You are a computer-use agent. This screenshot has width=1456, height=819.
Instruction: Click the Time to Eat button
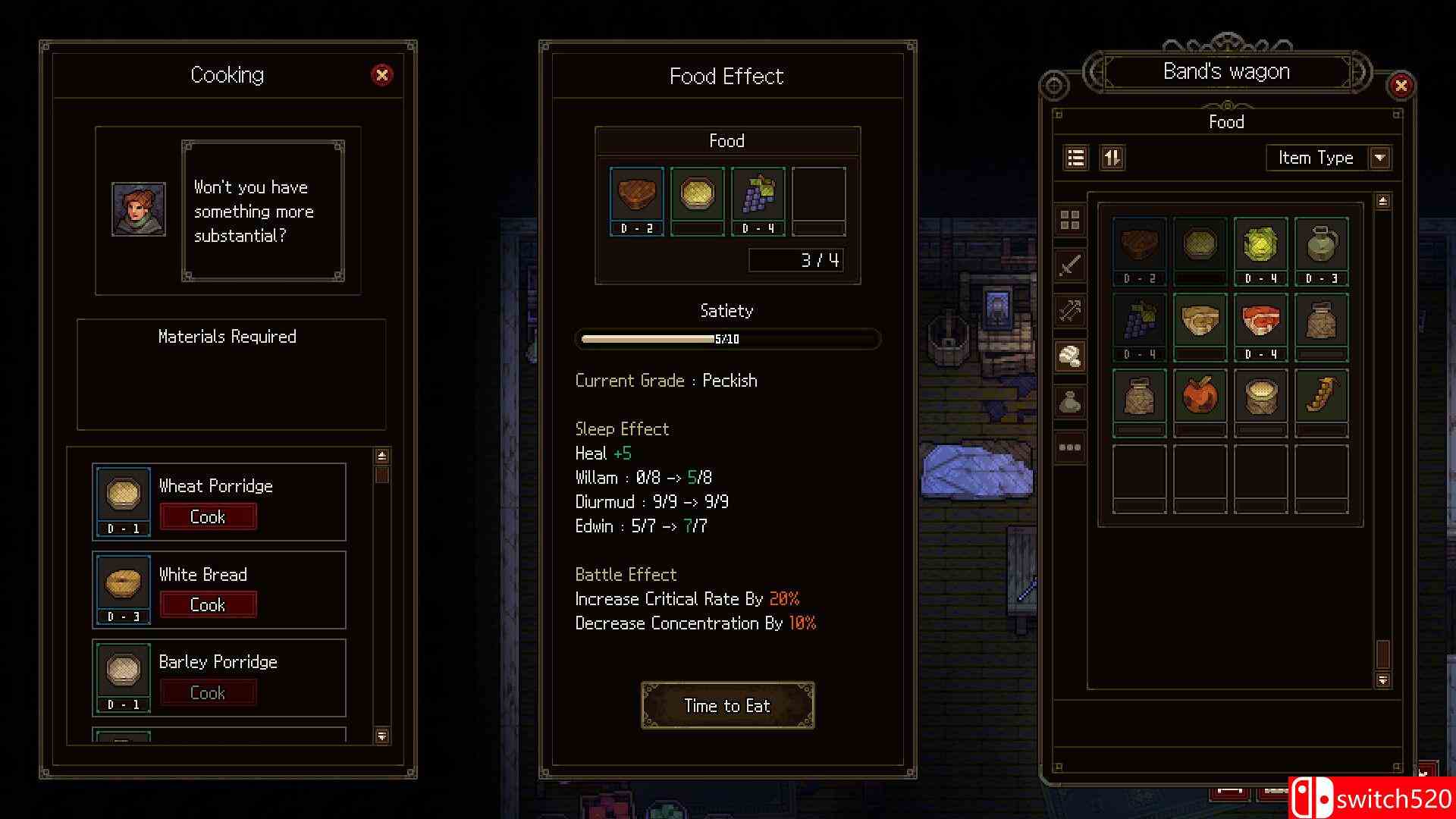tap(727, 705)
